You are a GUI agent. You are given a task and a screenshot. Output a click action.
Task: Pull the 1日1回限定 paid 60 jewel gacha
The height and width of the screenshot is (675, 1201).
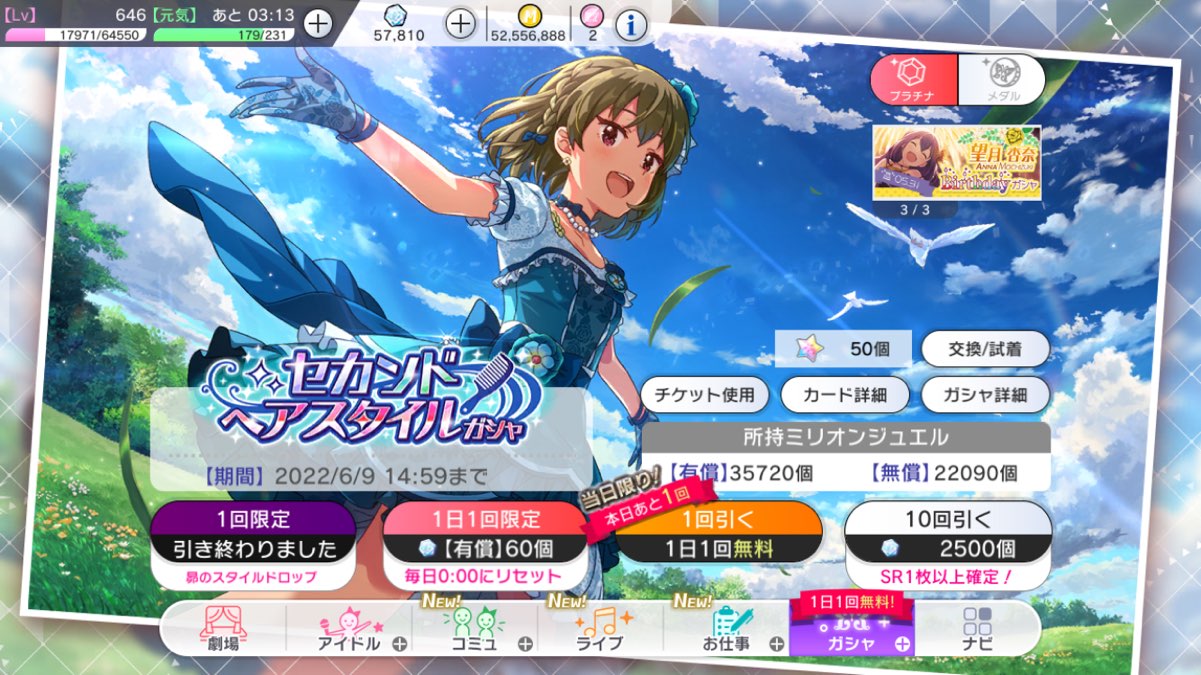click(x=485, y=545)
